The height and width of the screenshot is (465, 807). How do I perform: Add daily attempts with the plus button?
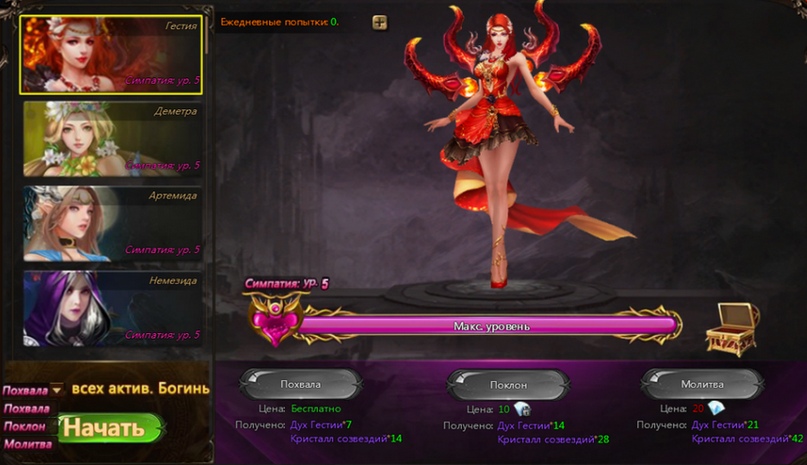pos(379,22)
